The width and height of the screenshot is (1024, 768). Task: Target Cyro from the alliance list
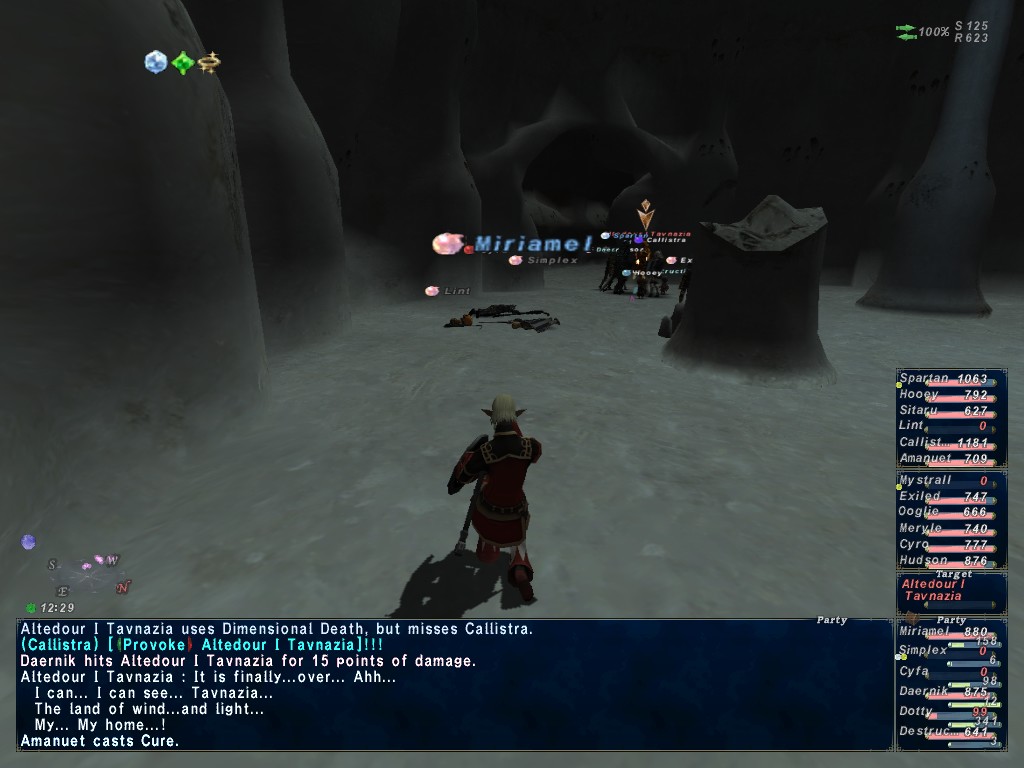(x=948, y=545)
